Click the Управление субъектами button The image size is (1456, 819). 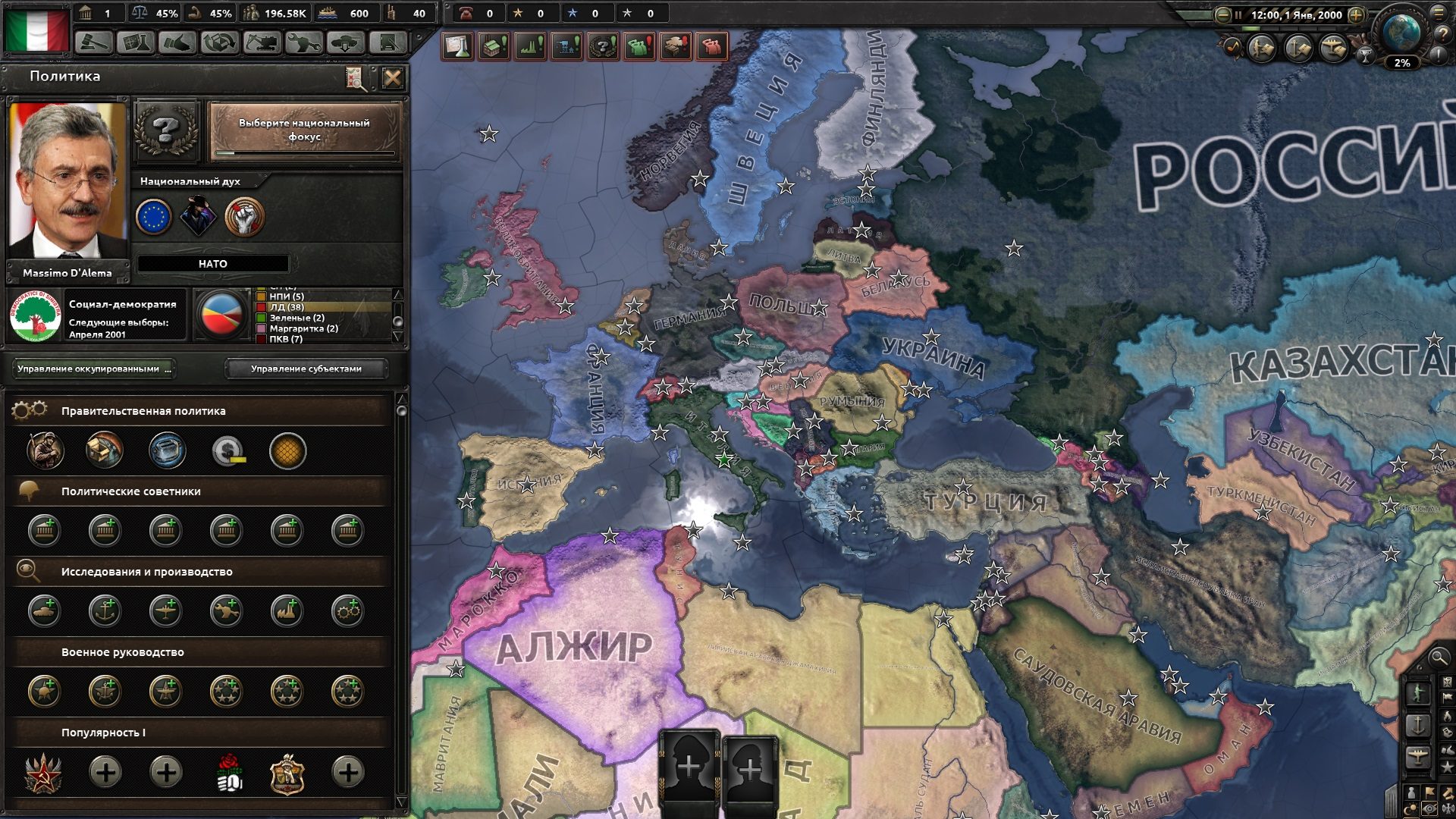pyautogui.click(x=306, y=369)
